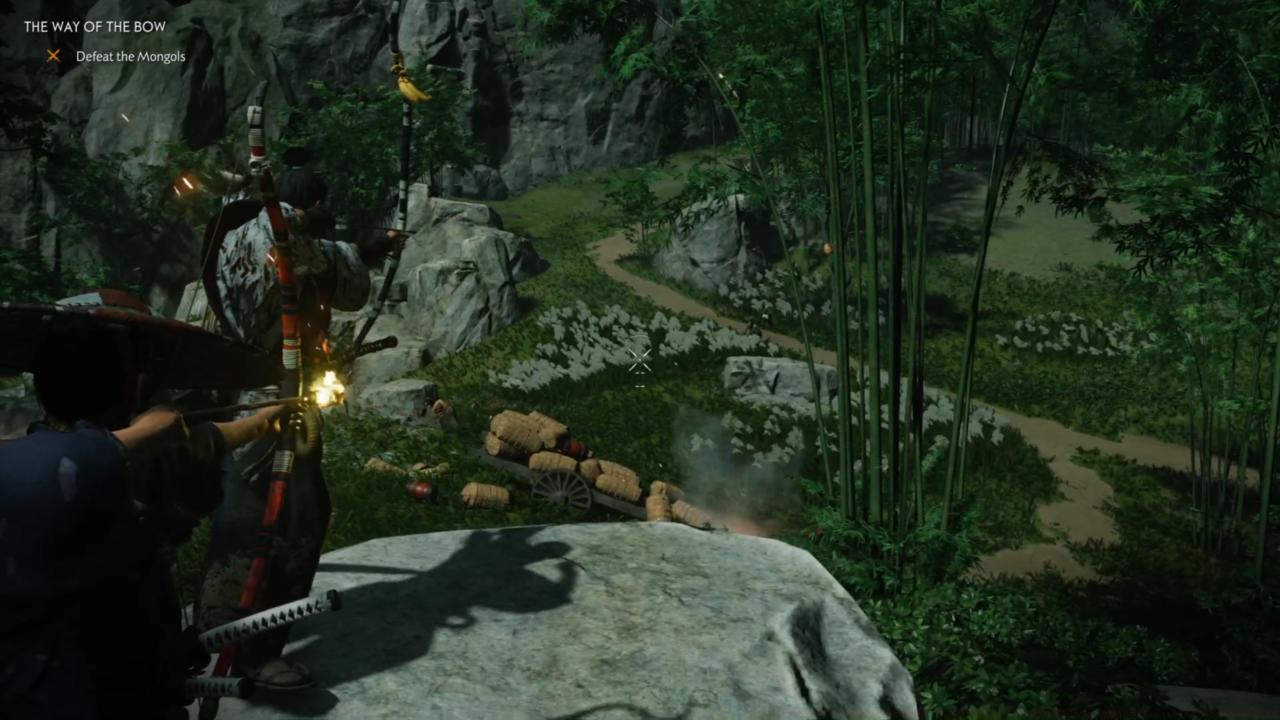Click the objective text Defeat the Mongols
1280x720 pixels.
(130, 56)
